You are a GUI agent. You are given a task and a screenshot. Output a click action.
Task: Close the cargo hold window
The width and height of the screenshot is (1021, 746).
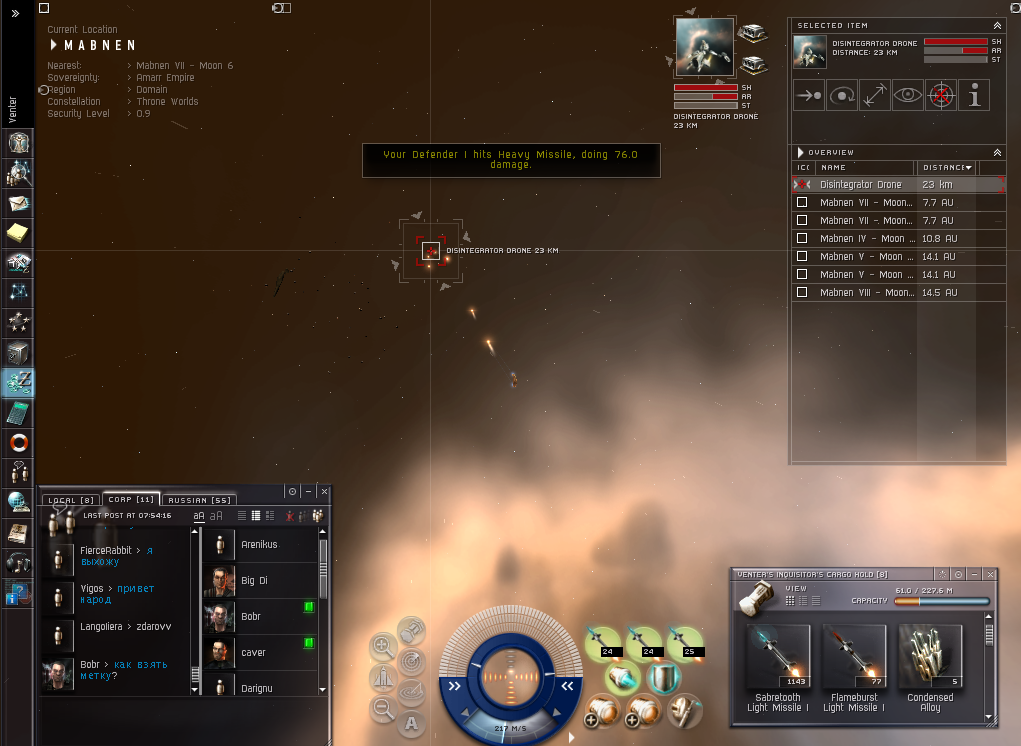coord(990,574)
